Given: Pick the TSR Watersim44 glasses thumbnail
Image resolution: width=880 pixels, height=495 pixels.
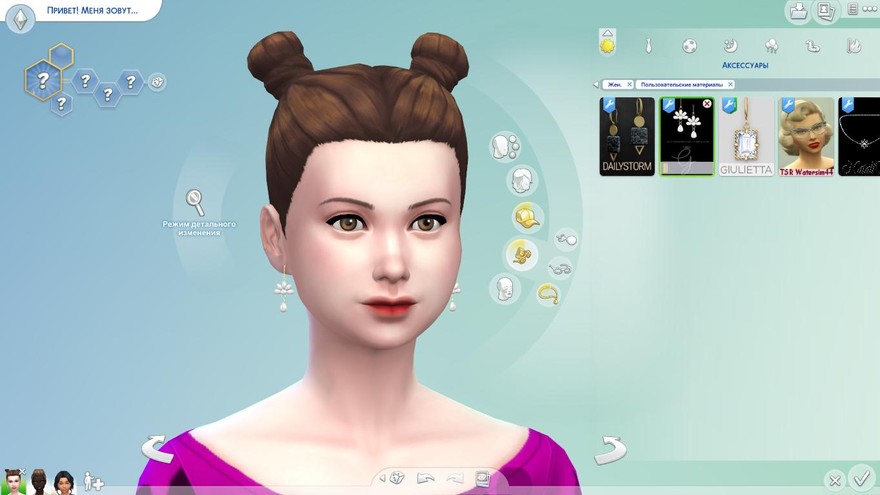Looking at the screenshot, I should 807,136.
